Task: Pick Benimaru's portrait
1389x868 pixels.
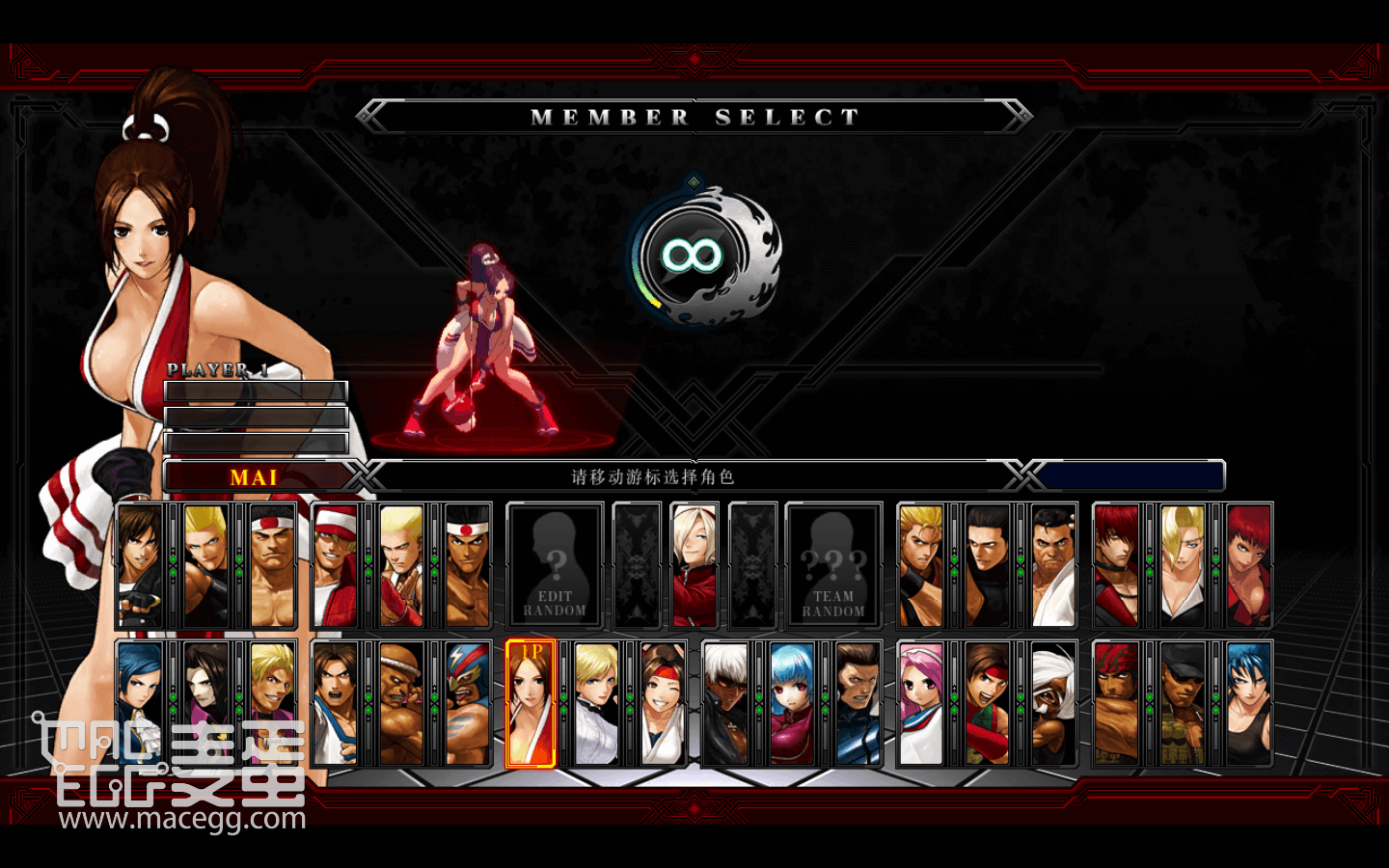Action: [x=207, y=566]
